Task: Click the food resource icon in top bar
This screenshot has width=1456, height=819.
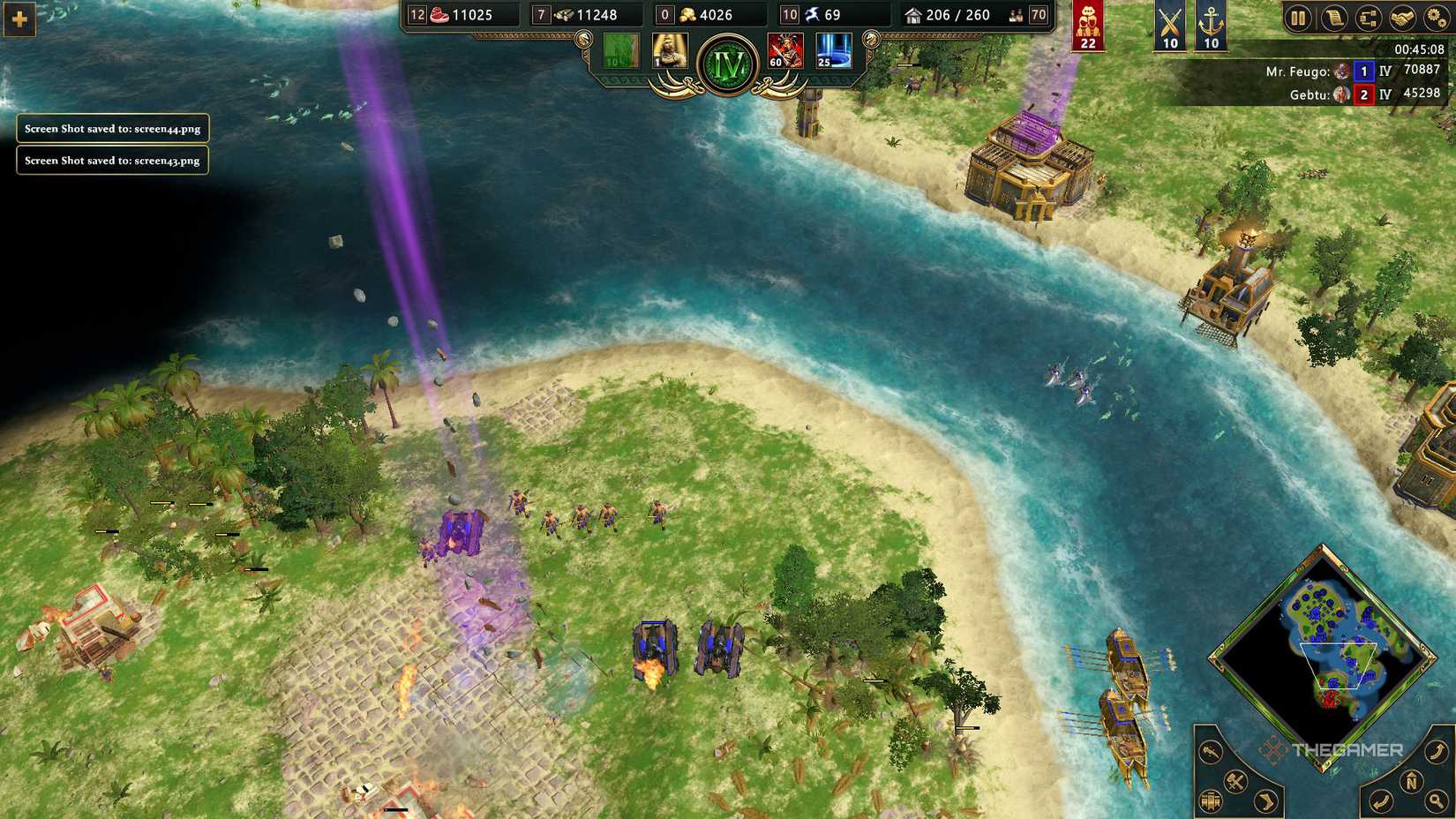Action: [439, 15]
